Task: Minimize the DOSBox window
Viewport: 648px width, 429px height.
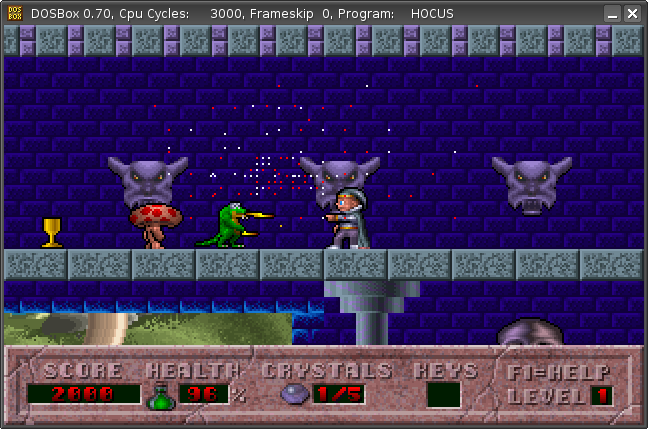Action: tap(612, 14)
